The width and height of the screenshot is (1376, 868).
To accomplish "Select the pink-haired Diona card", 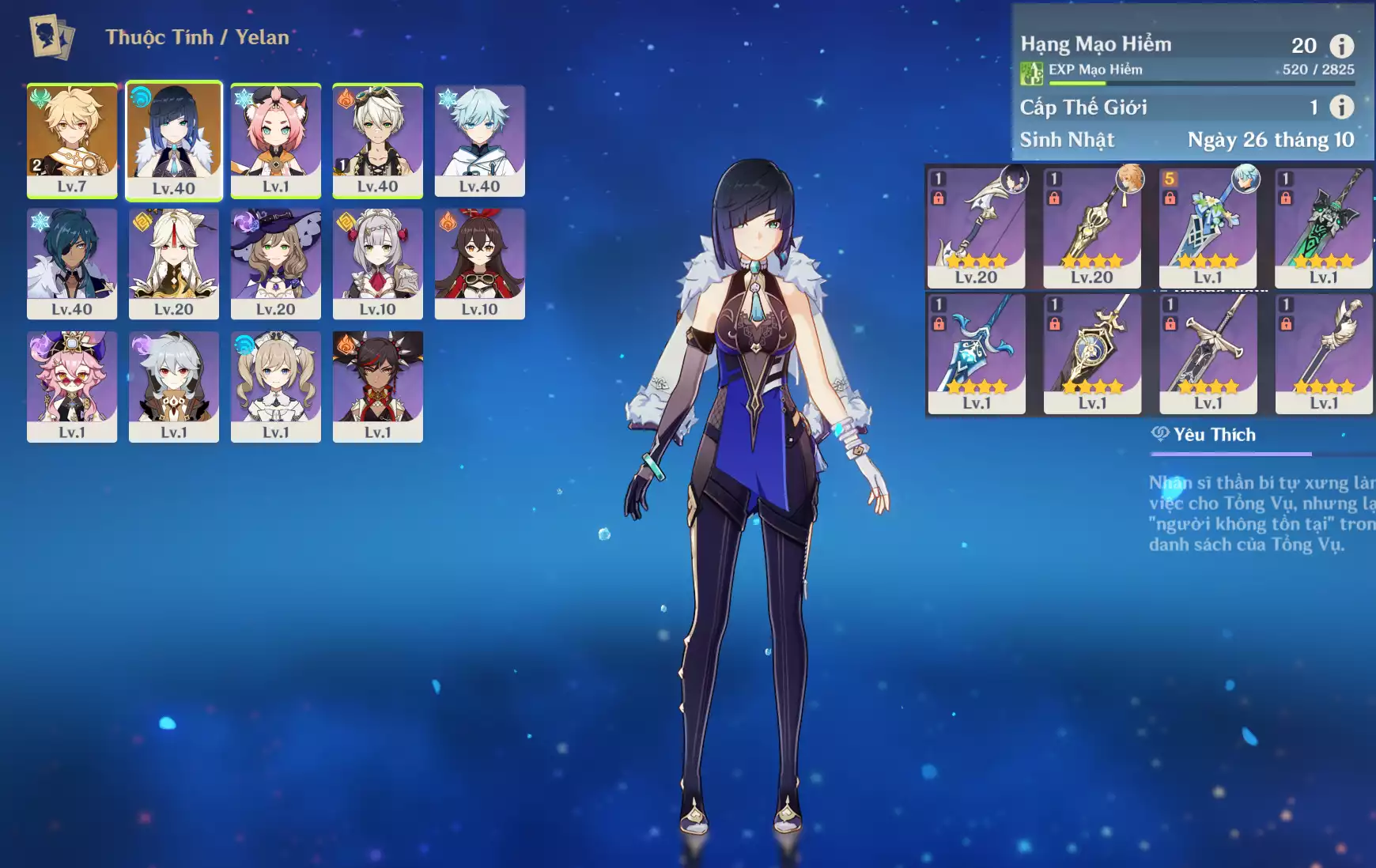I will (276, 140).
